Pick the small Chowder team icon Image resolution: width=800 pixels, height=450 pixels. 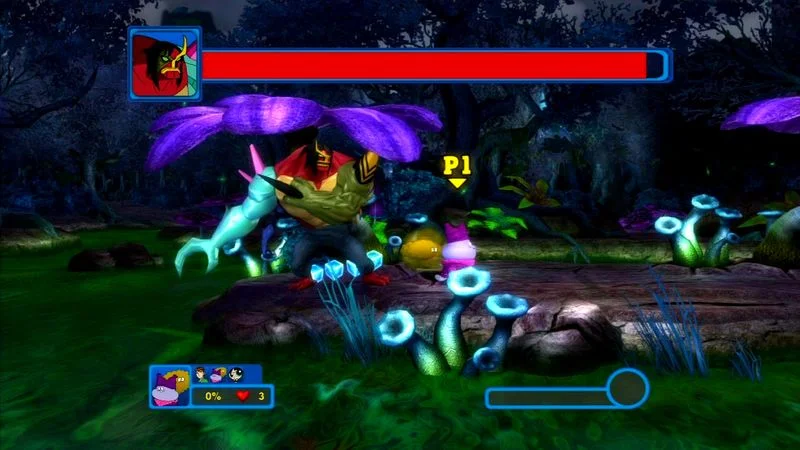(218, 374)
